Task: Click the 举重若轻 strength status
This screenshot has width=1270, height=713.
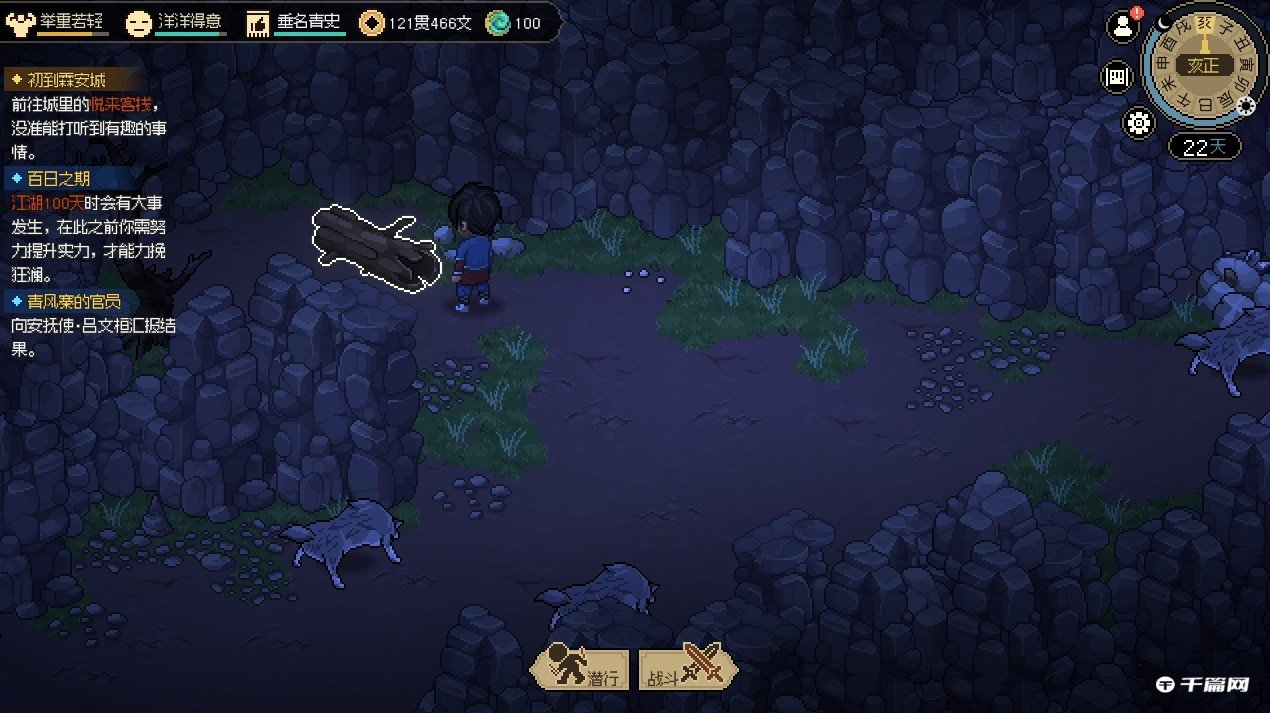Action: (x=58, y=22)
